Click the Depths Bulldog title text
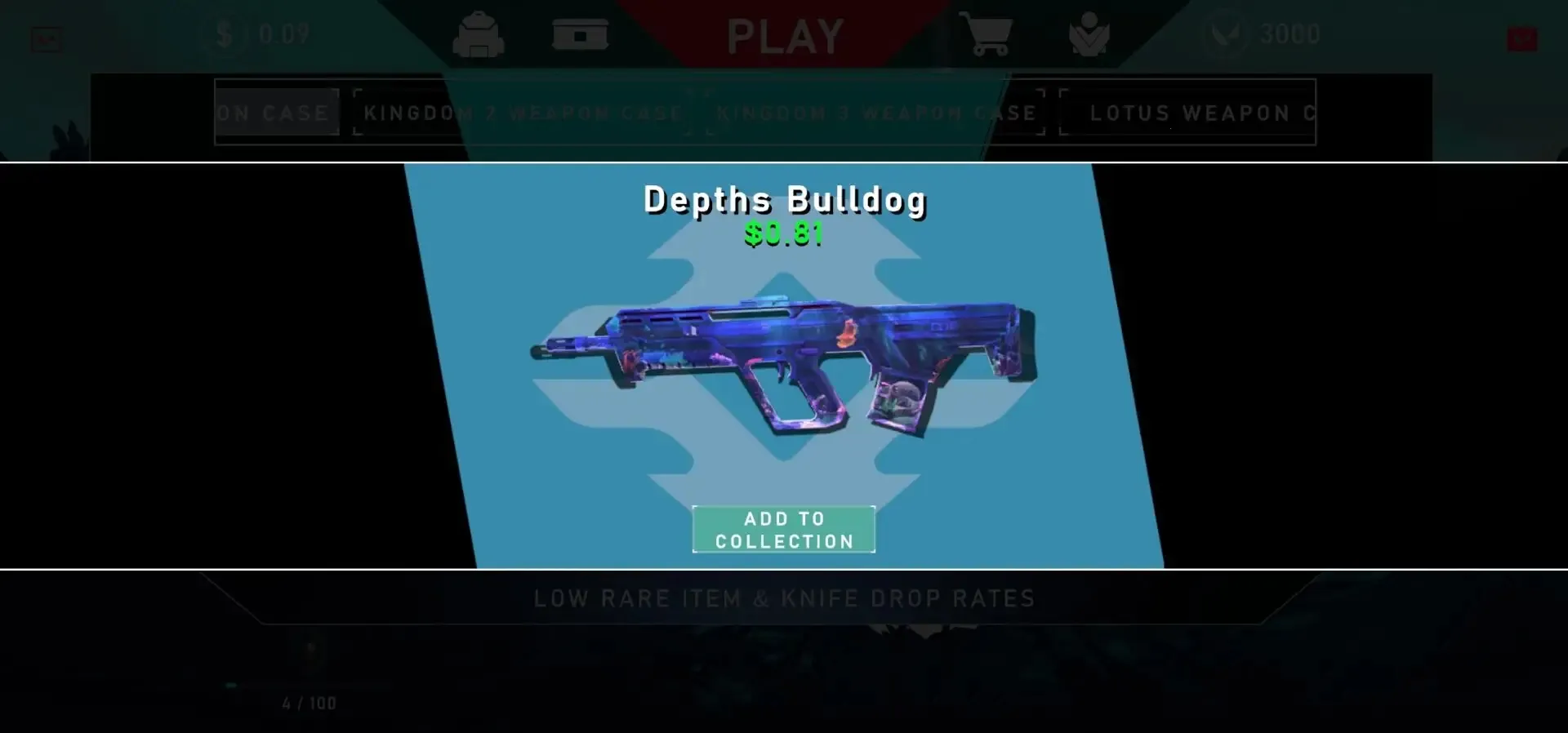The width and height of the screenshot is (1568, 733). (x=784, y=199)
